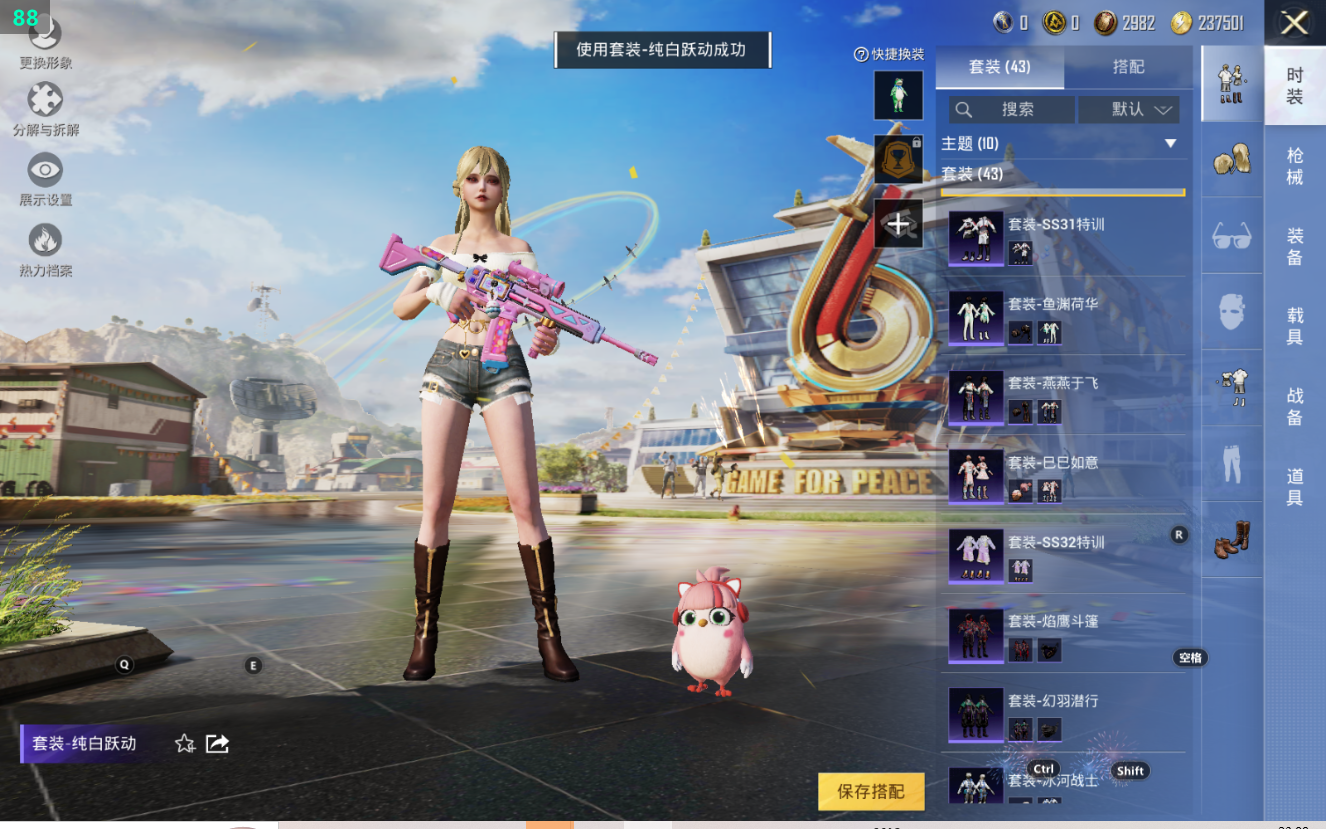The image size is (1326, 829).
Task: Click the 保存搭配 save outfit button
Action: click(870, 791)
